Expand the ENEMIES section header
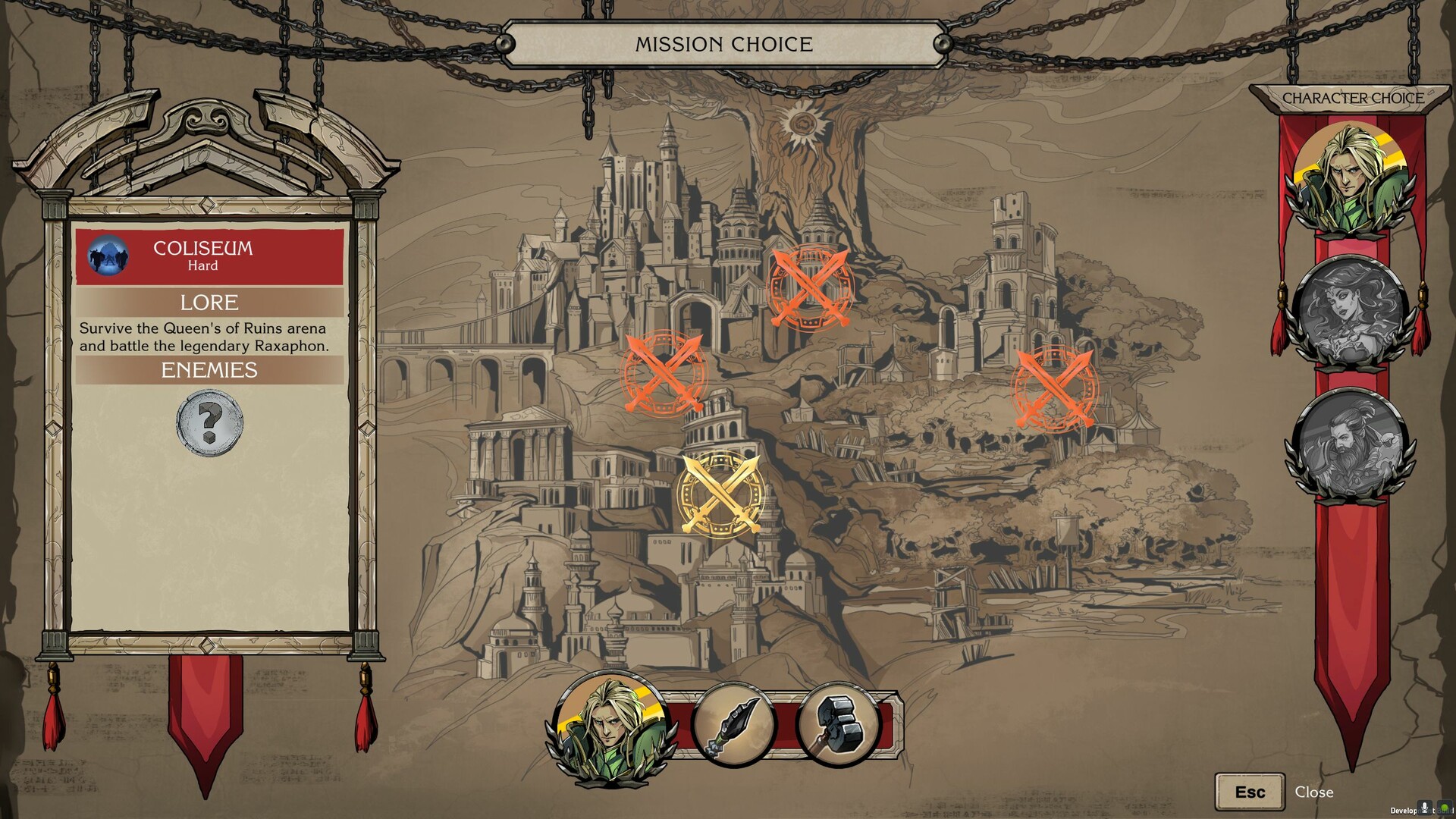1456x819 pixels. point(209,371)
